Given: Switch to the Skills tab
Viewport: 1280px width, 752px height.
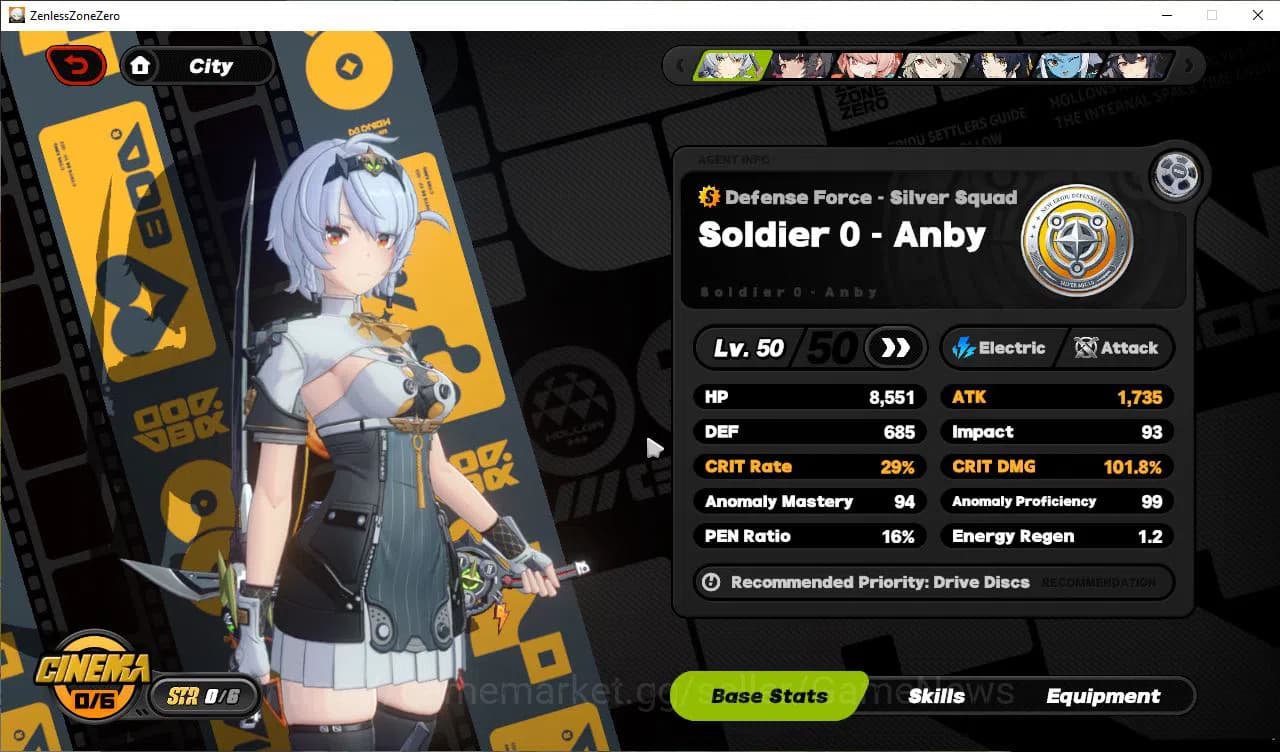Looking at the screenshot, I should pos(937,696).
